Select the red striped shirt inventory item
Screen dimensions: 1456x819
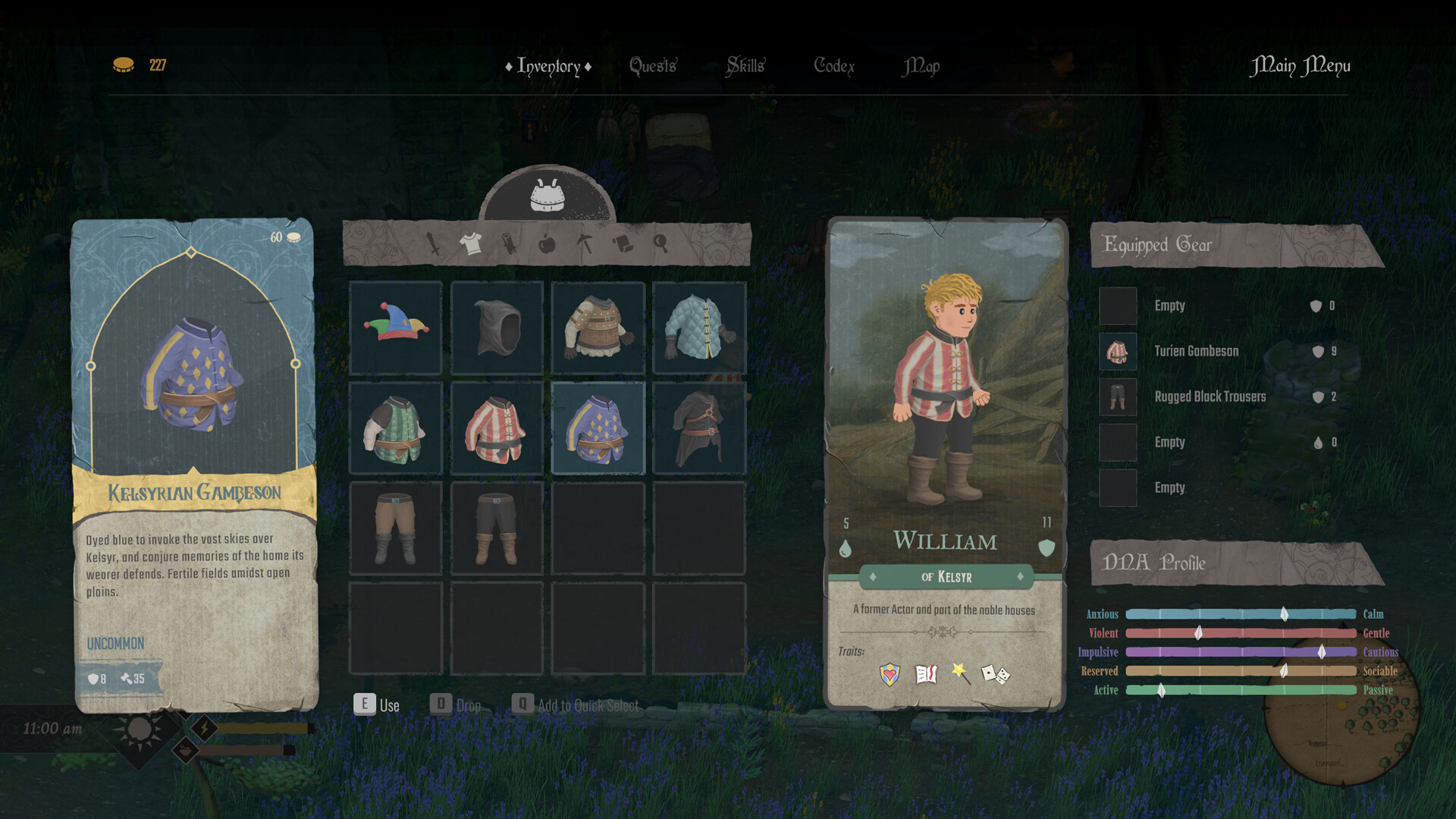[x=496, y=428]
